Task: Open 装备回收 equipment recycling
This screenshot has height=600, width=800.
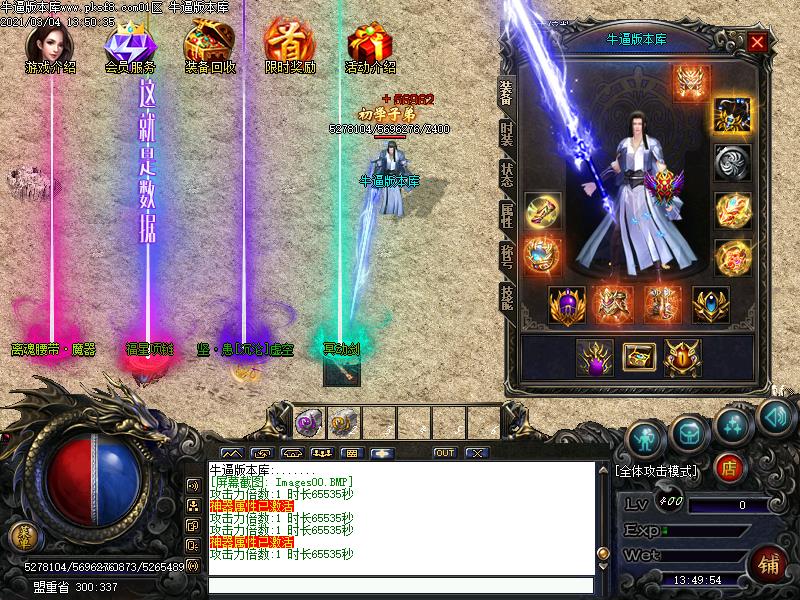Action: (210, 47)
